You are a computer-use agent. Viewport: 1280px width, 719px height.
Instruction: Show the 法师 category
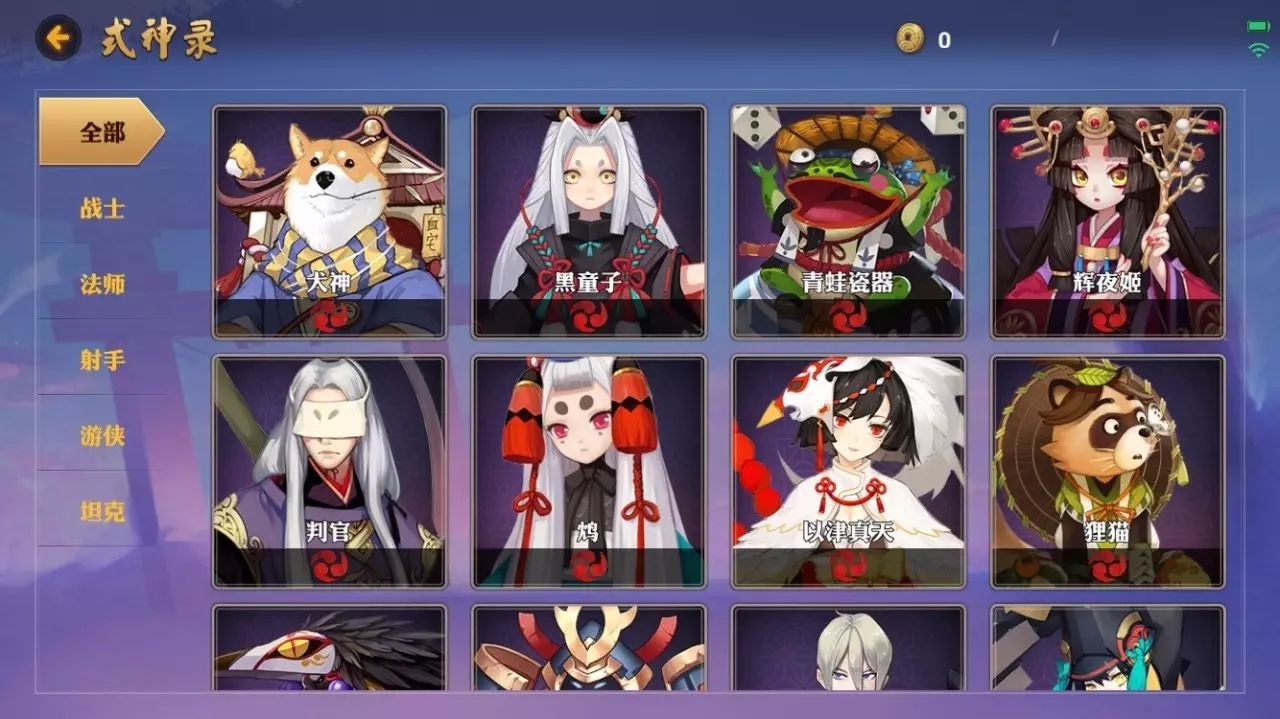[102, 284]
